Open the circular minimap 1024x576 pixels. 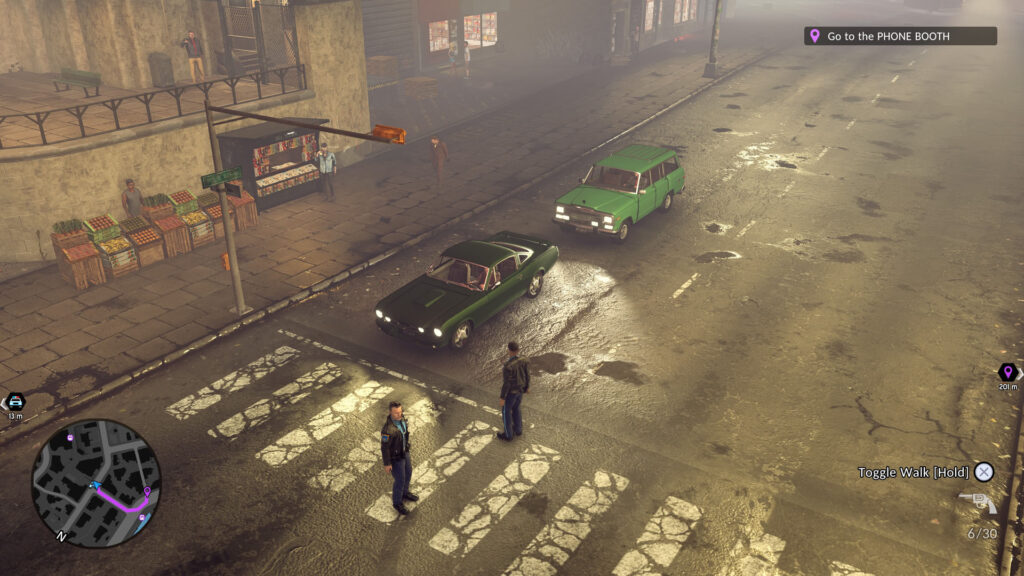coord(95,483)
